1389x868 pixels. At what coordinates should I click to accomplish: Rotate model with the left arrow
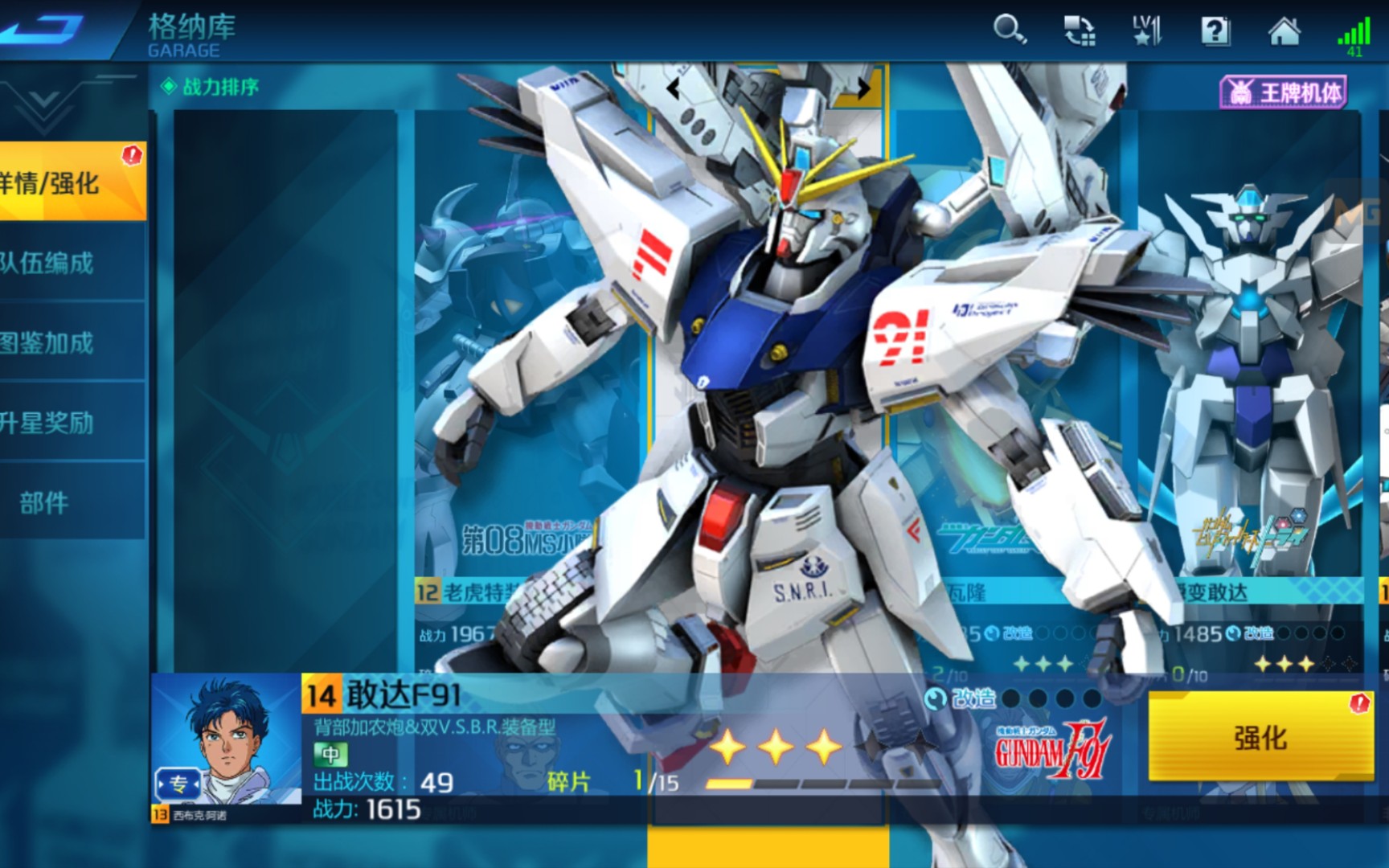click(674, 88)
